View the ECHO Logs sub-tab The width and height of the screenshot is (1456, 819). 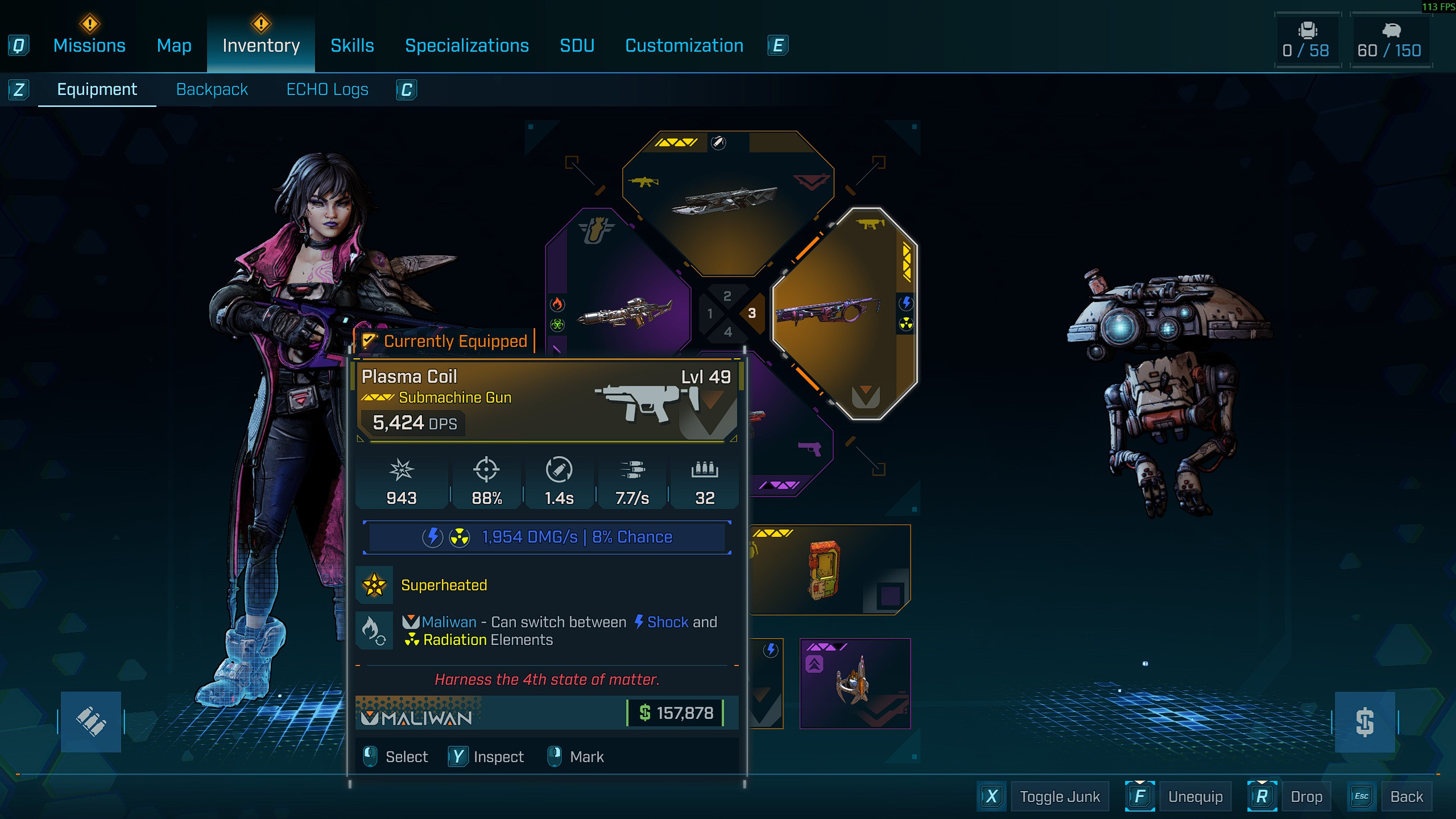click(327, 89)
